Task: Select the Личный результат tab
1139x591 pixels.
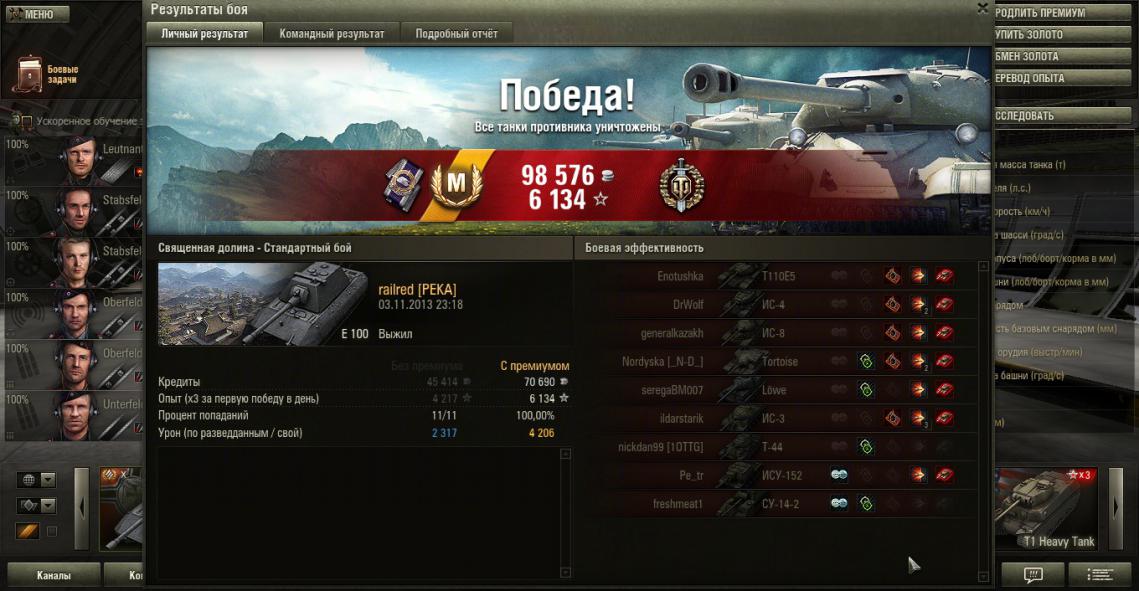Action: [x=205, y=33]
